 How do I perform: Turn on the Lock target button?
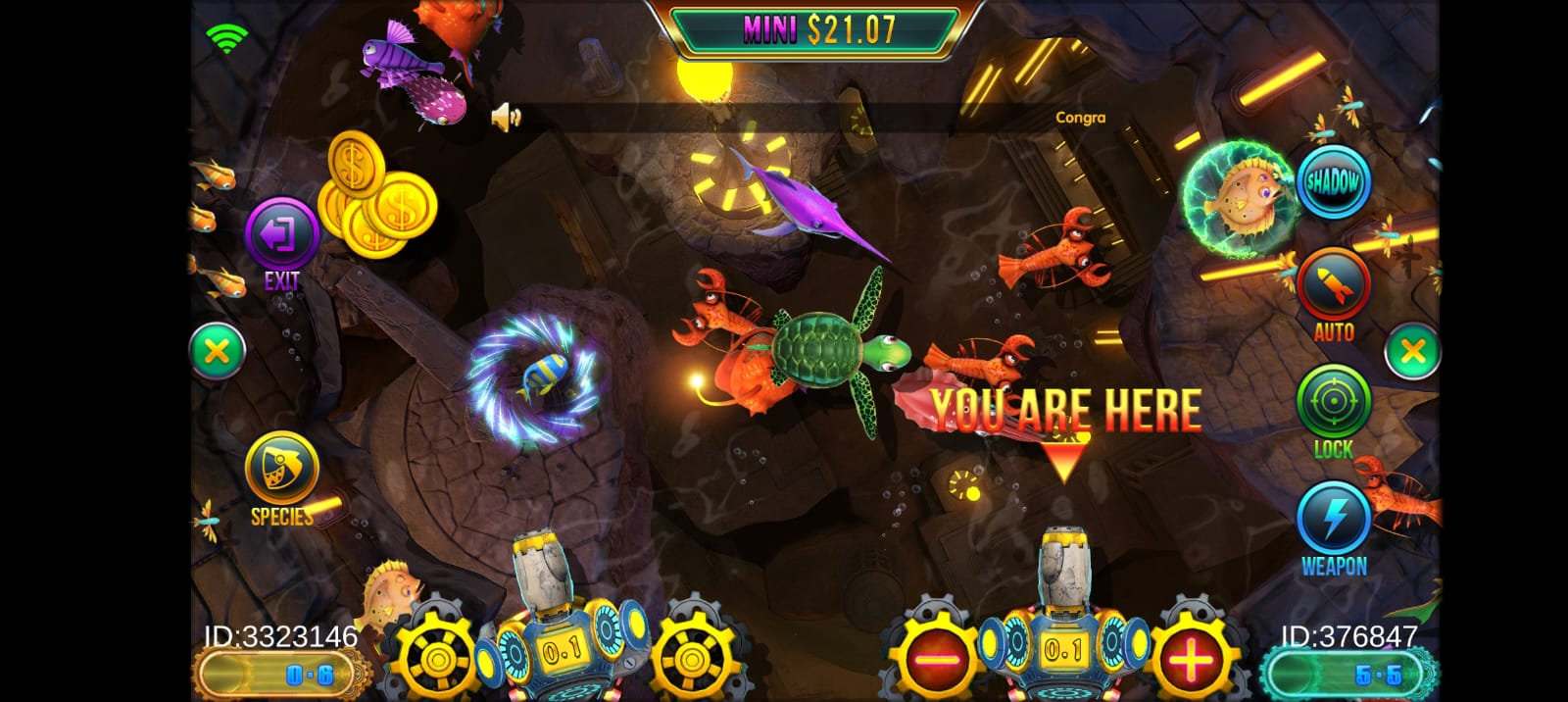1333,402
